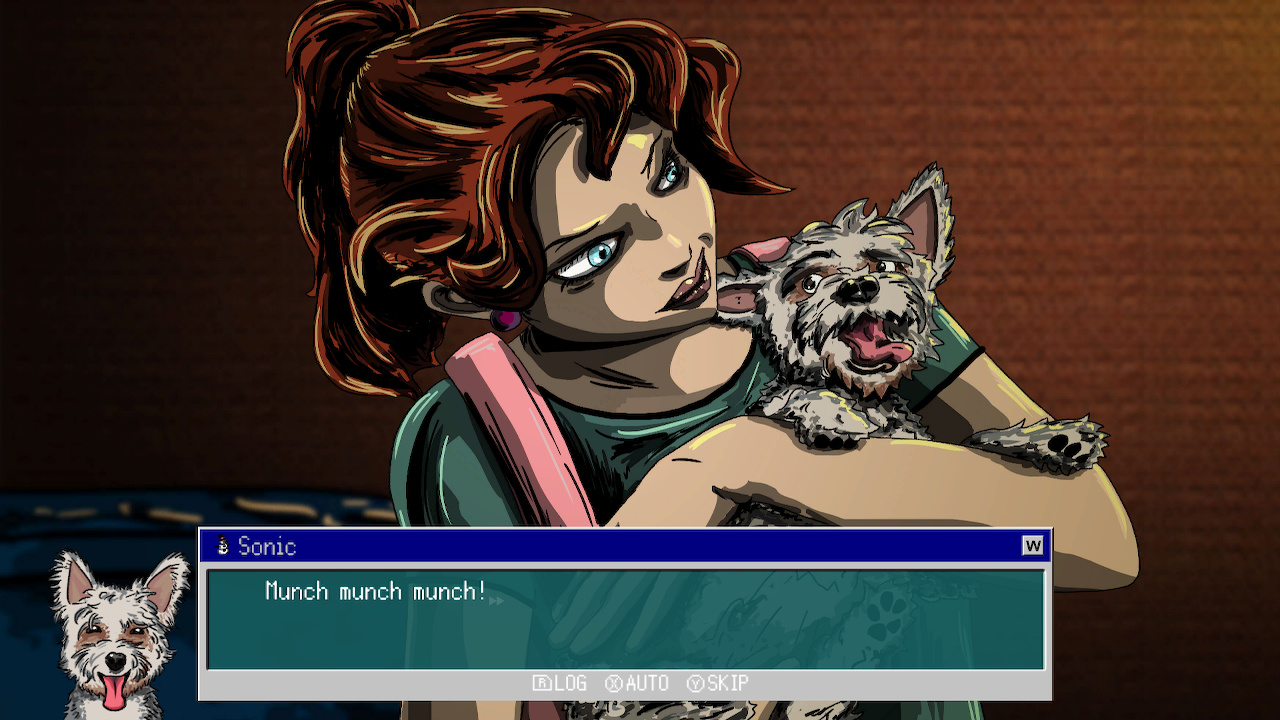The height and width of the screenshot is (720, 1280).
Task: Enable AUTO text advance mode
Action: click(648, 684)
